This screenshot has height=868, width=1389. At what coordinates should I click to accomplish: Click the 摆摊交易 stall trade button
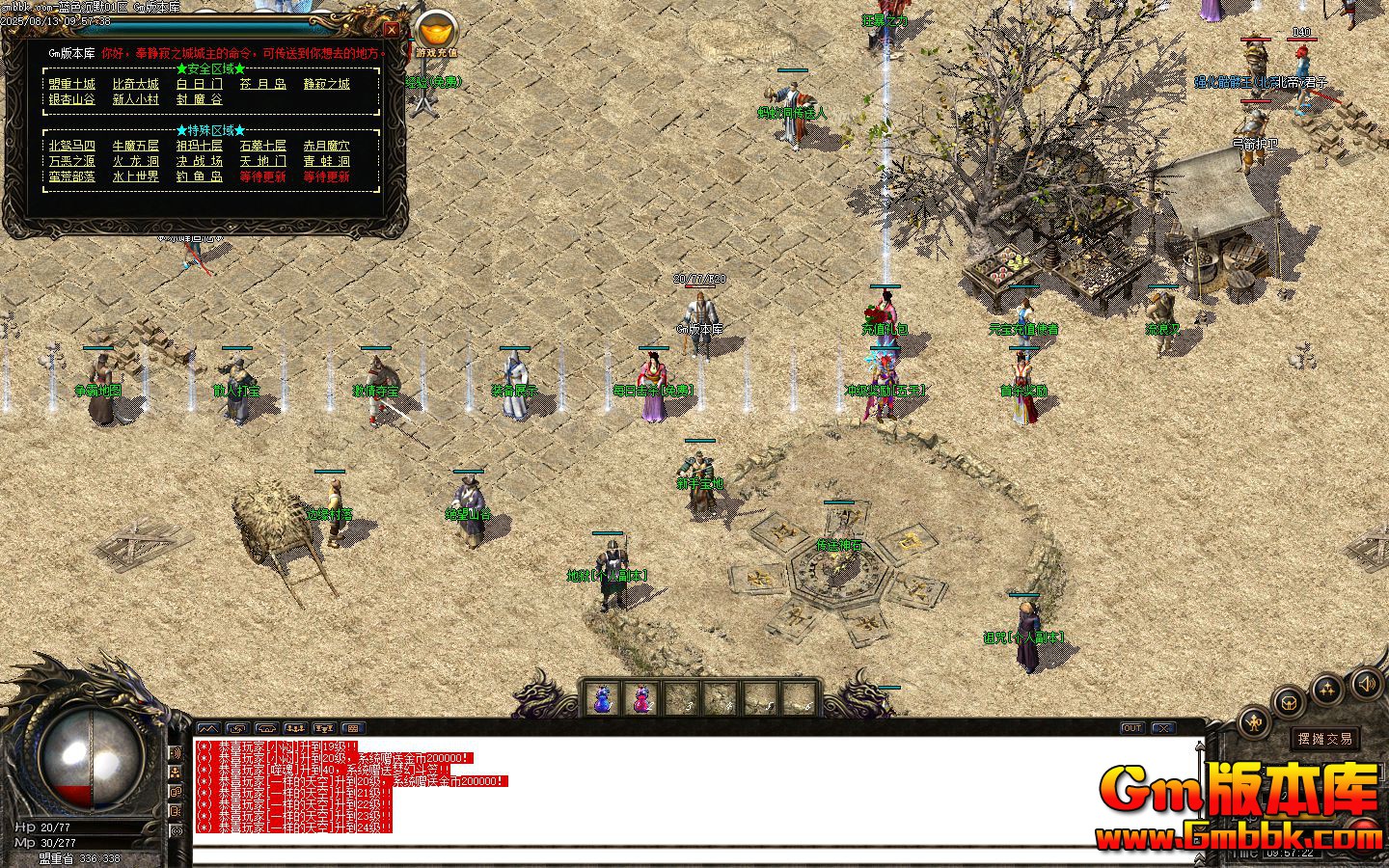[1326, 737]
